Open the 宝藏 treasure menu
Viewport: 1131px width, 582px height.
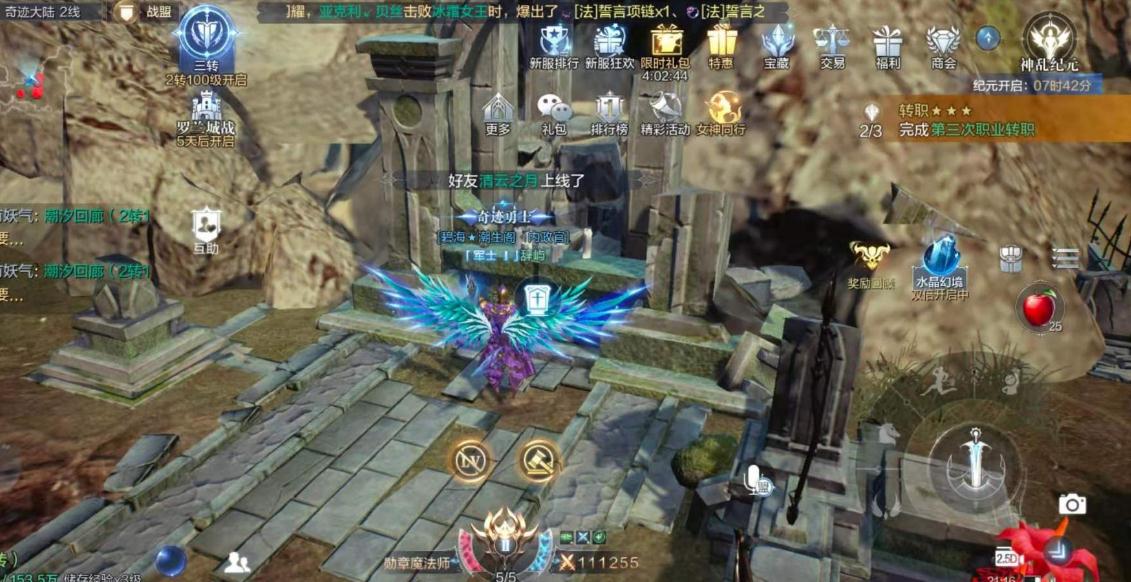point(777,45)
